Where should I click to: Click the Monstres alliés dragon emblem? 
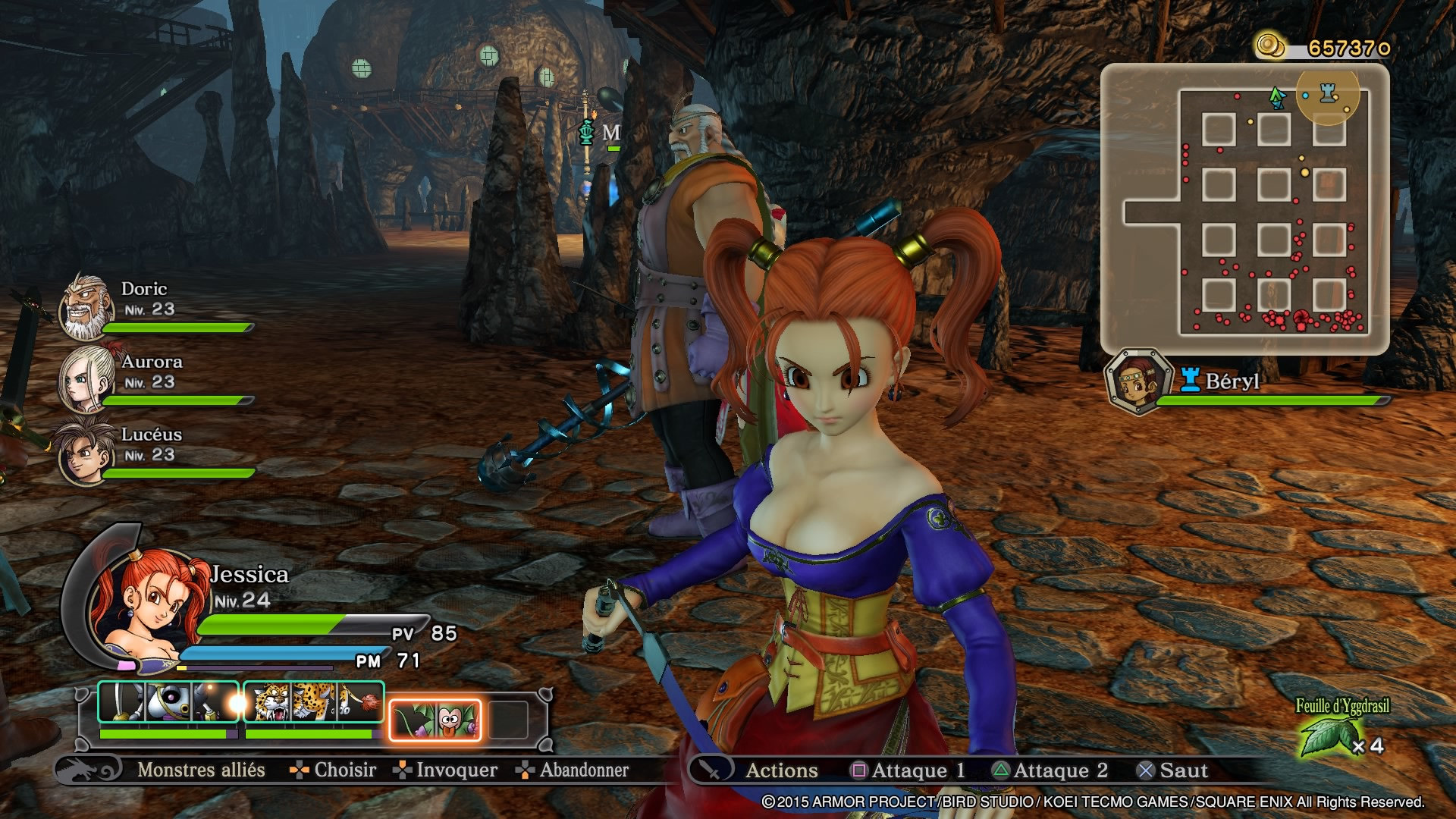point(88,770)
